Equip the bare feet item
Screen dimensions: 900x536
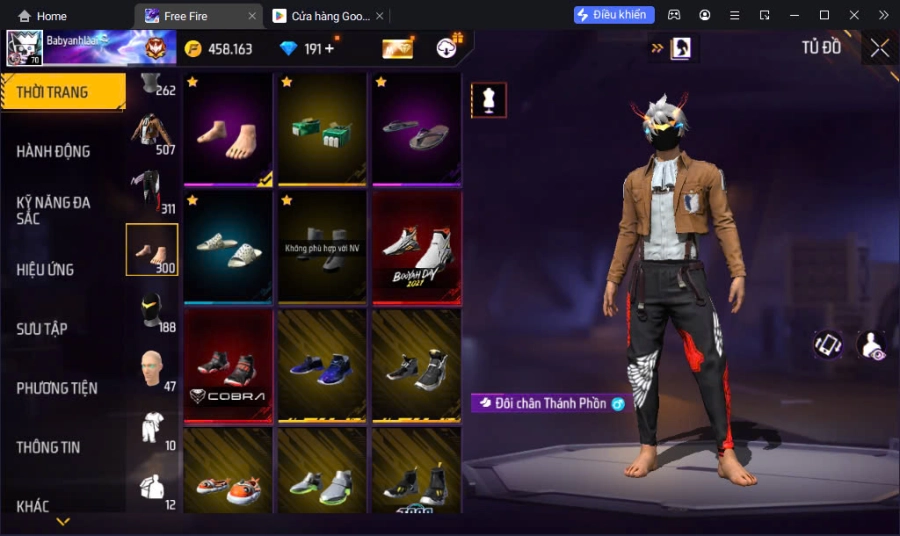[x=228, y=130]
